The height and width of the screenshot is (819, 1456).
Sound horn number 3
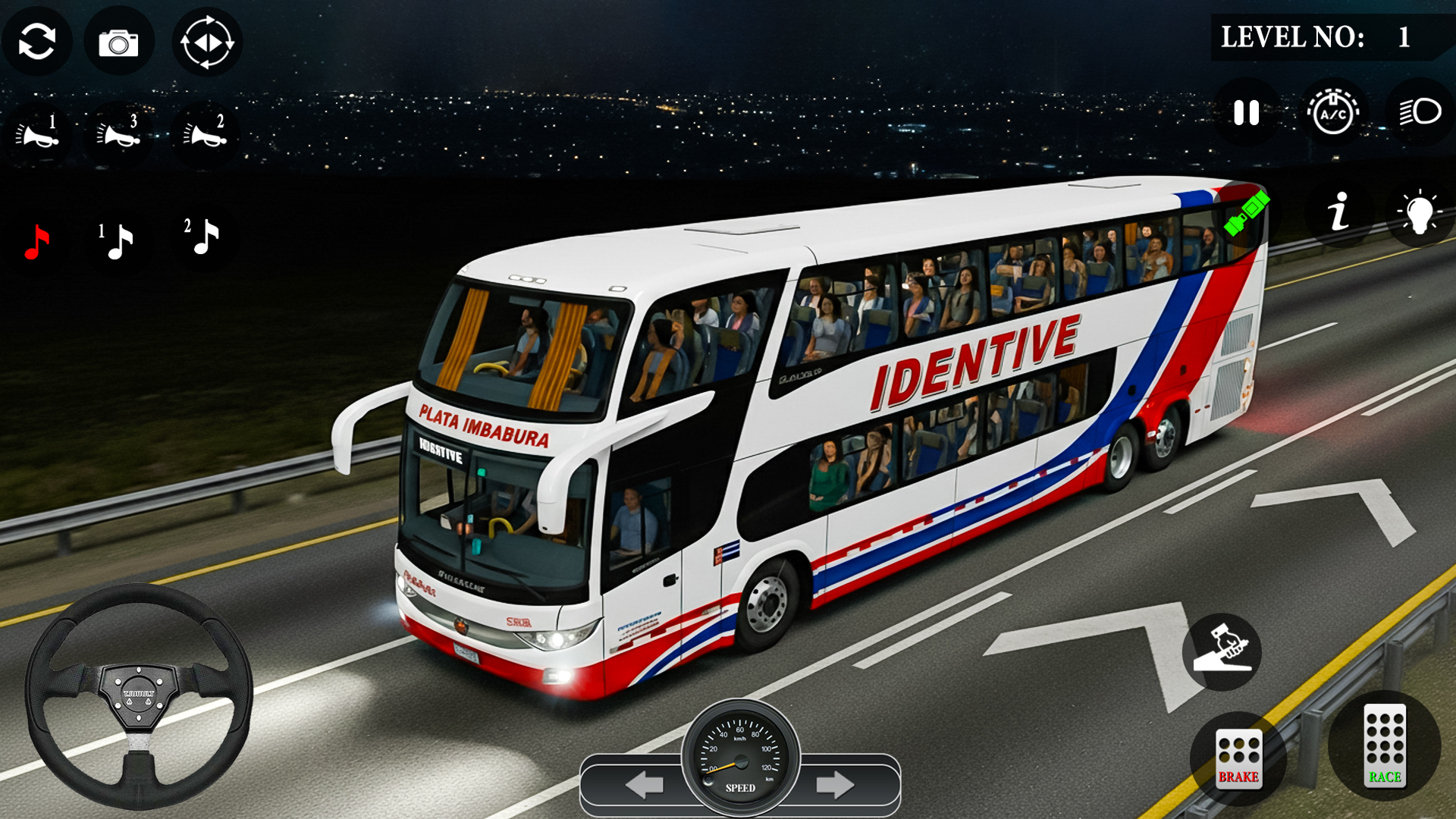point(120,135)
